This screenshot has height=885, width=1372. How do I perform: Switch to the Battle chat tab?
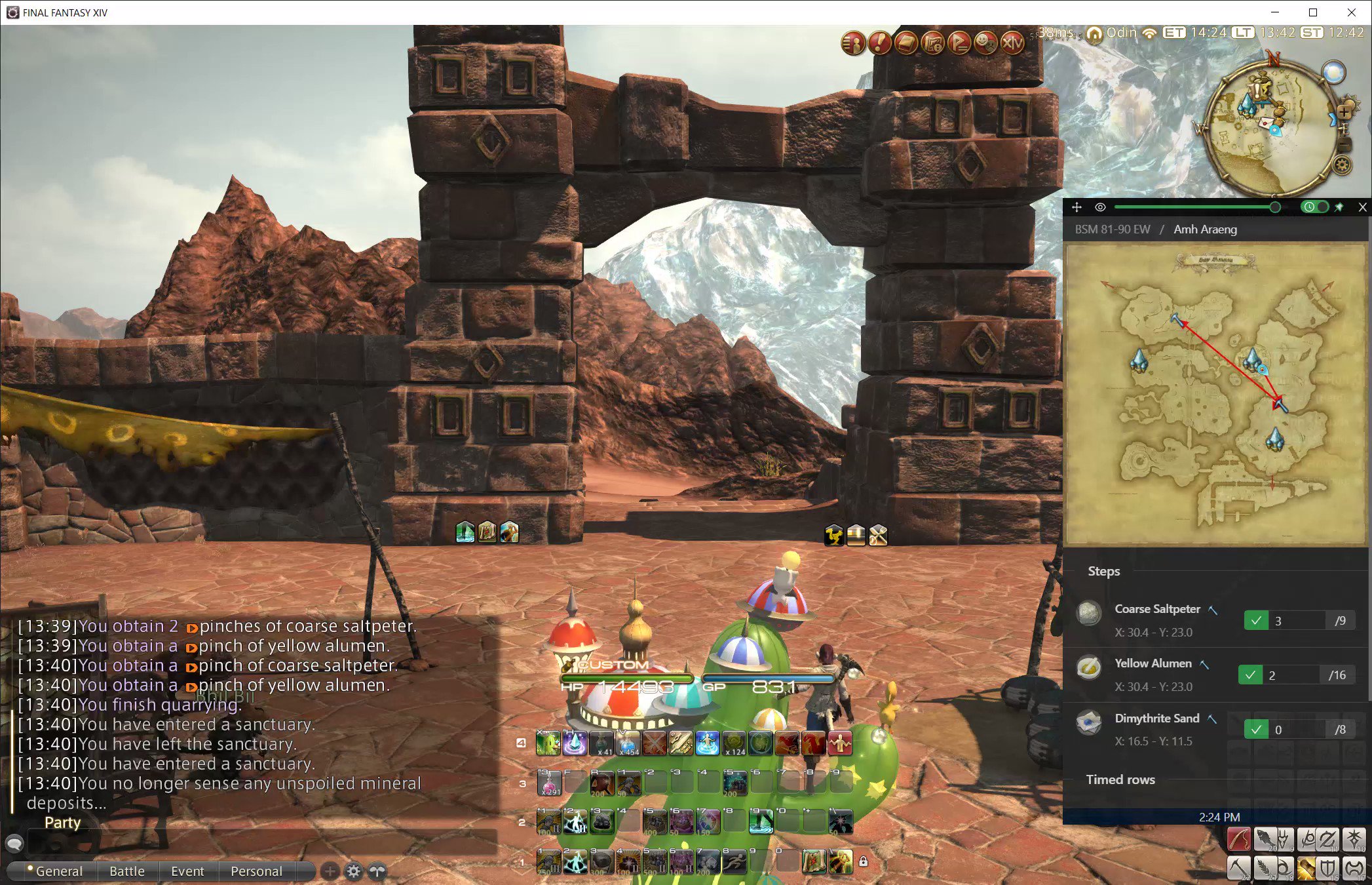pos(126,871)
